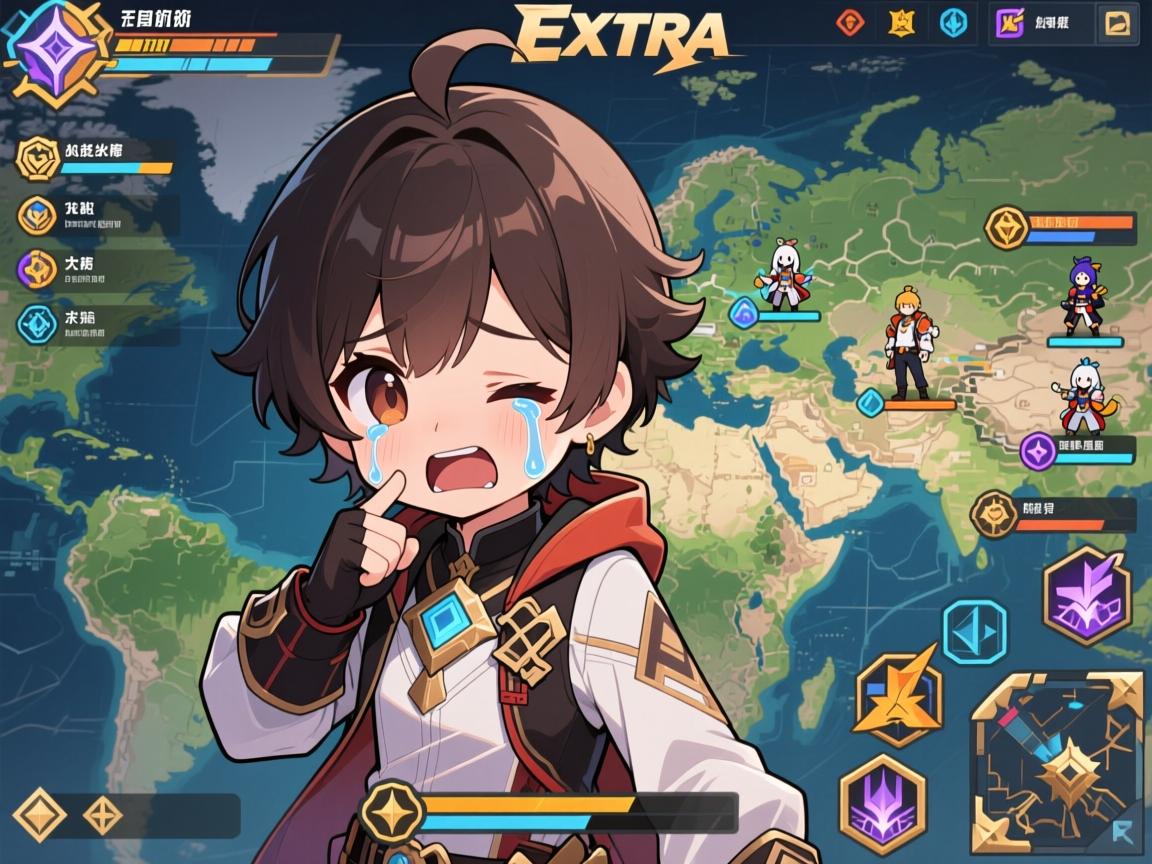The width and height of the screenshot is (1152, 864).
Task: Click the first gold diamond icon at bottom left
Action: tap(40, 815)
